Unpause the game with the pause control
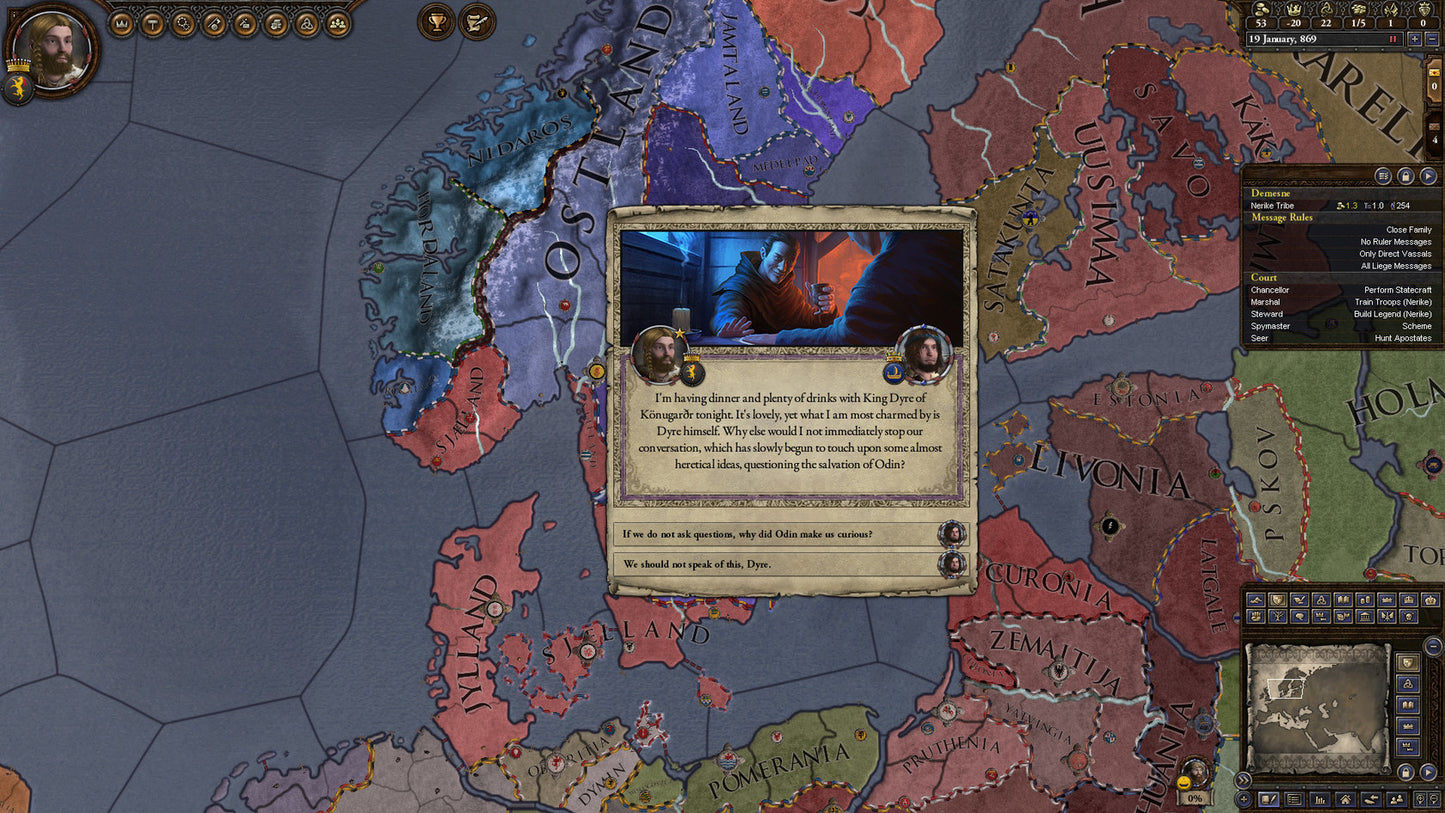Image resolution: width=1445 pixels, height=813 pixels. pos(1392,39)
